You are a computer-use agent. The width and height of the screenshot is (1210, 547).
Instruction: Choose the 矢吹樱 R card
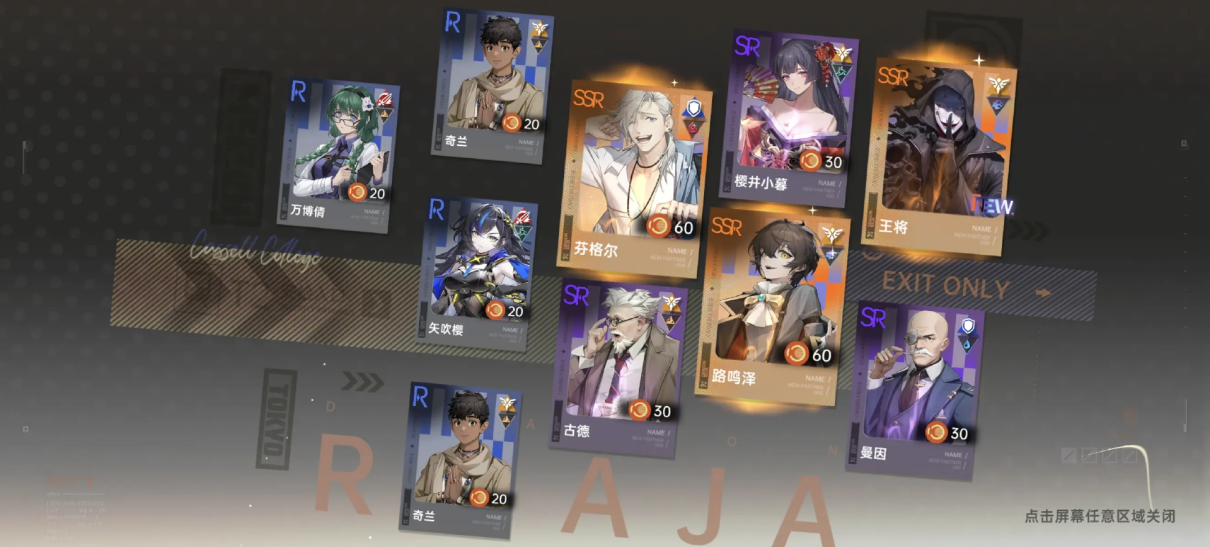481,272
